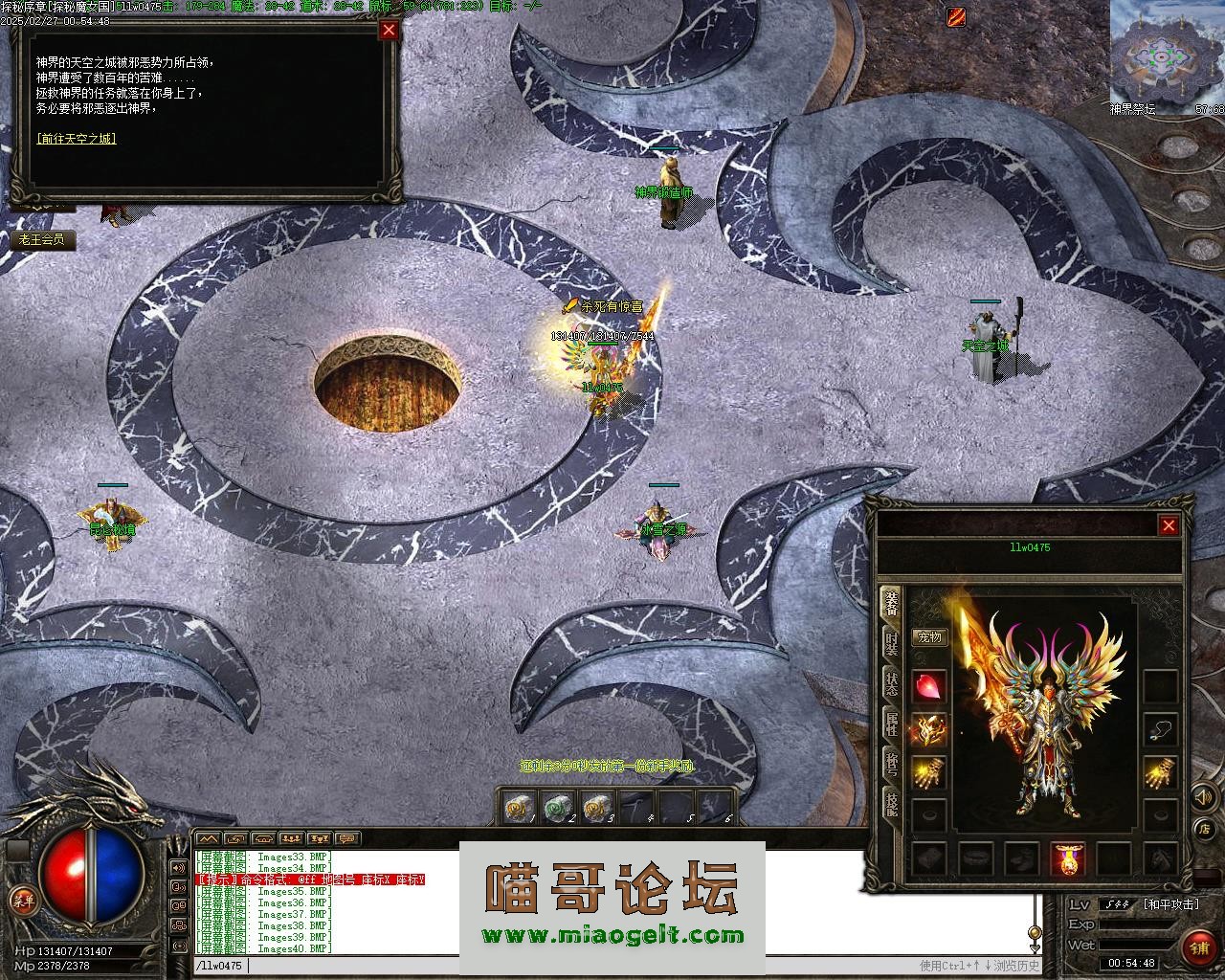1225x980 pixels.
Task: Select the glowing medal equipment slot
Action: (x=1068, y=858)
